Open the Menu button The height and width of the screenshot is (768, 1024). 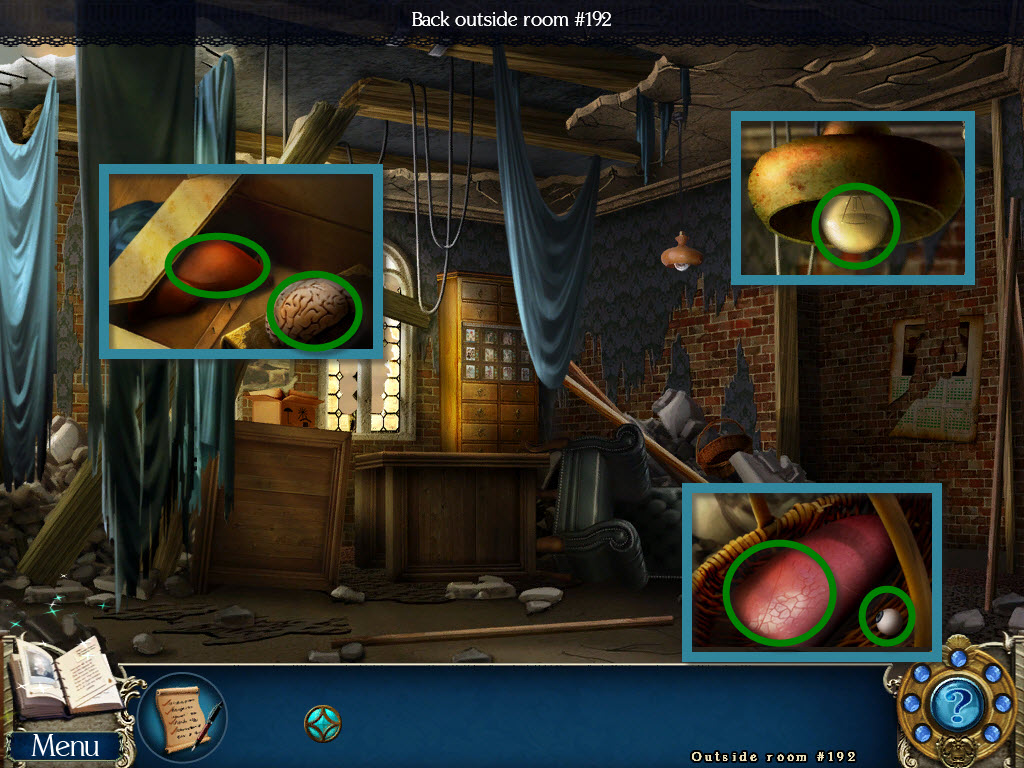[65, 745]
